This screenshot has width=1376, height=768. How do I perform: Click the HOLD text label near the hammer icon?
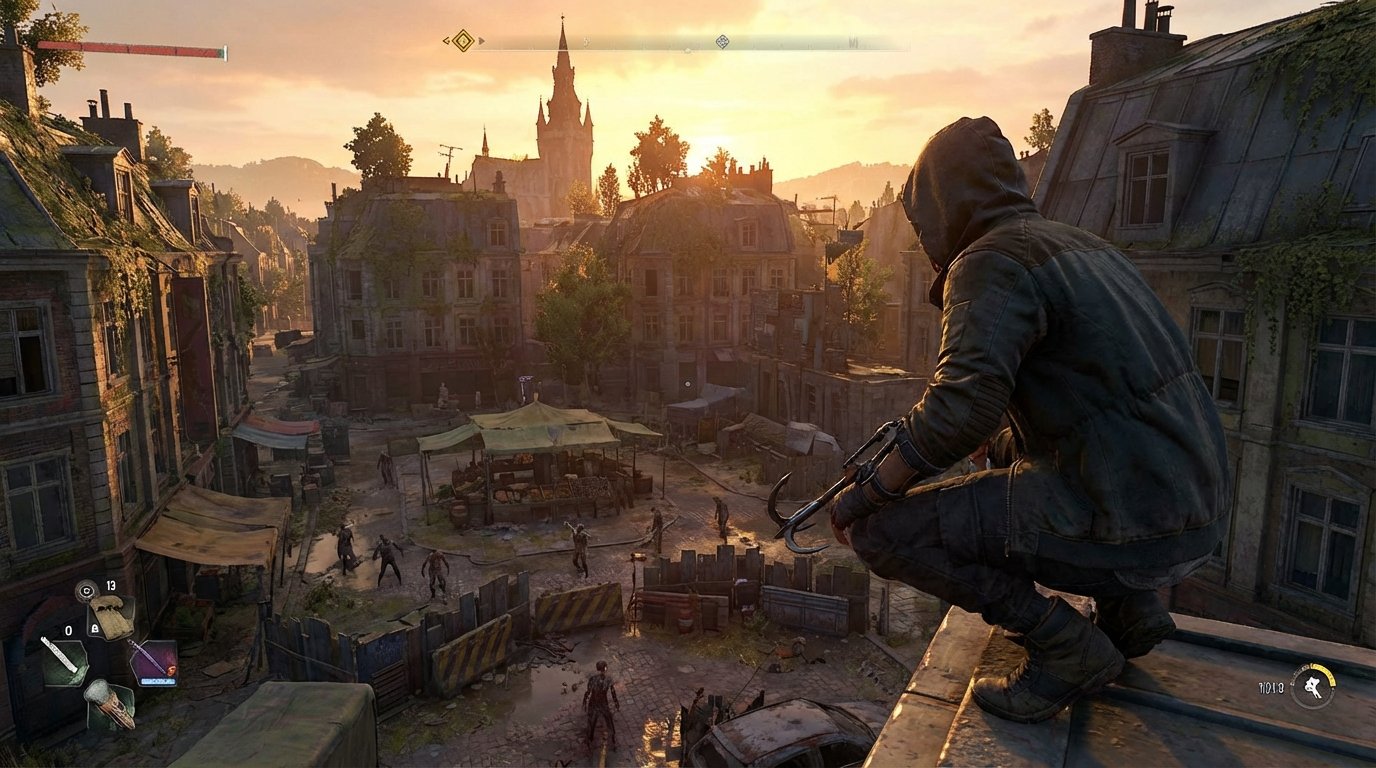click(1272, 686)
